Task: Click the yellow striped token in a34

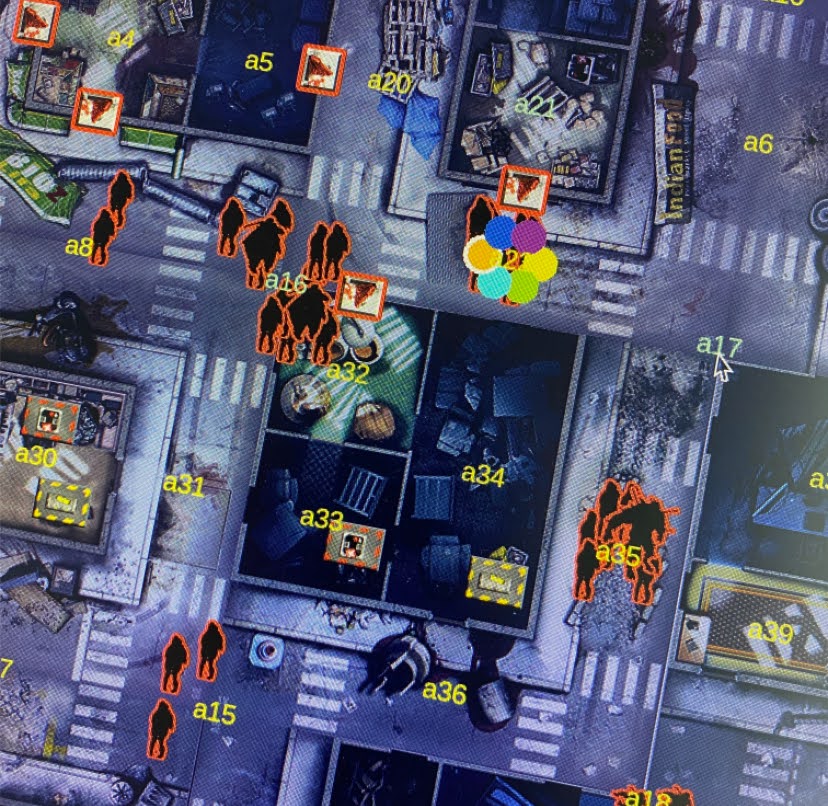Action: coord(497,582)
